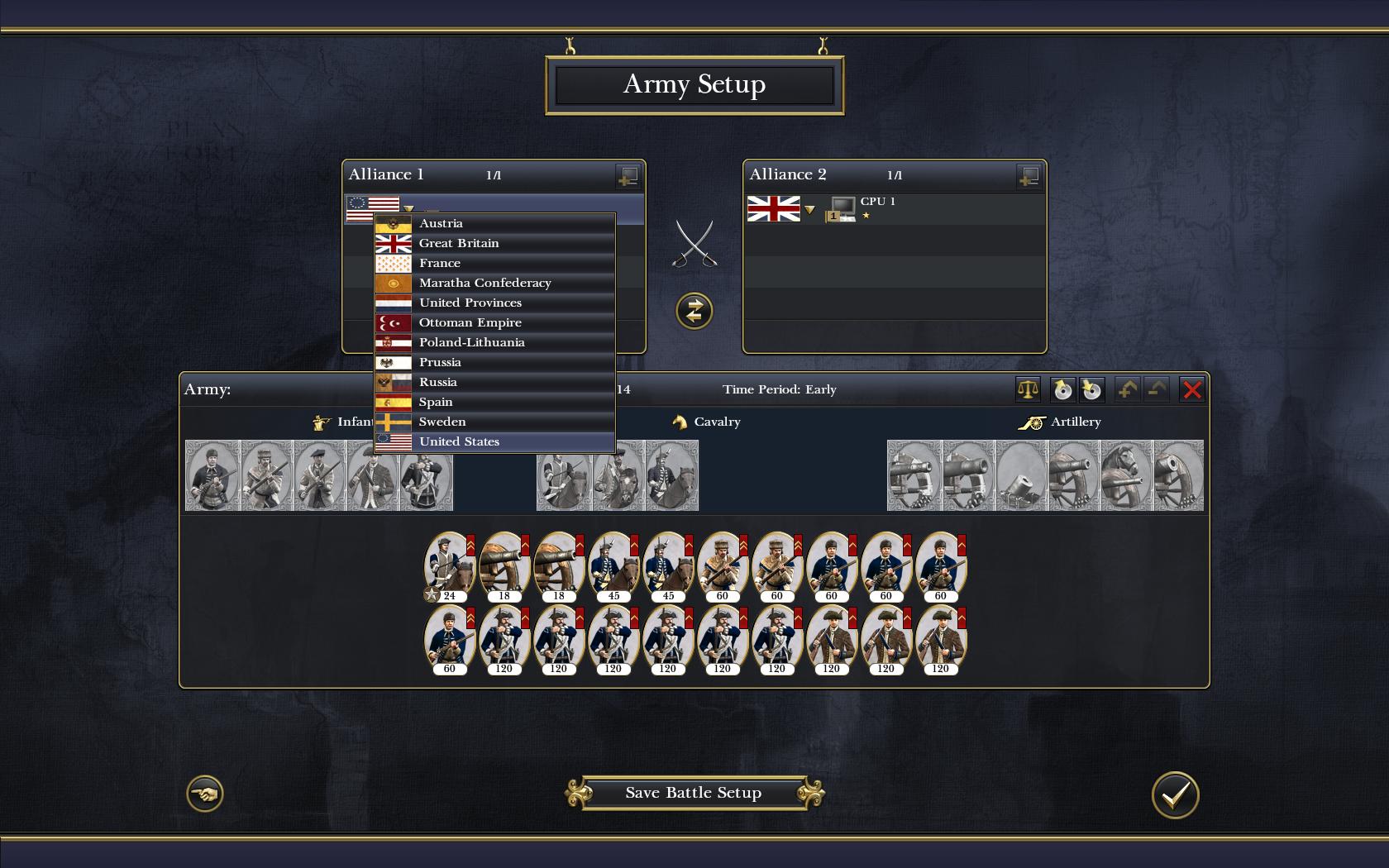
Task: Confirm army setup with the checkmark button
Action: [1175, 794]
